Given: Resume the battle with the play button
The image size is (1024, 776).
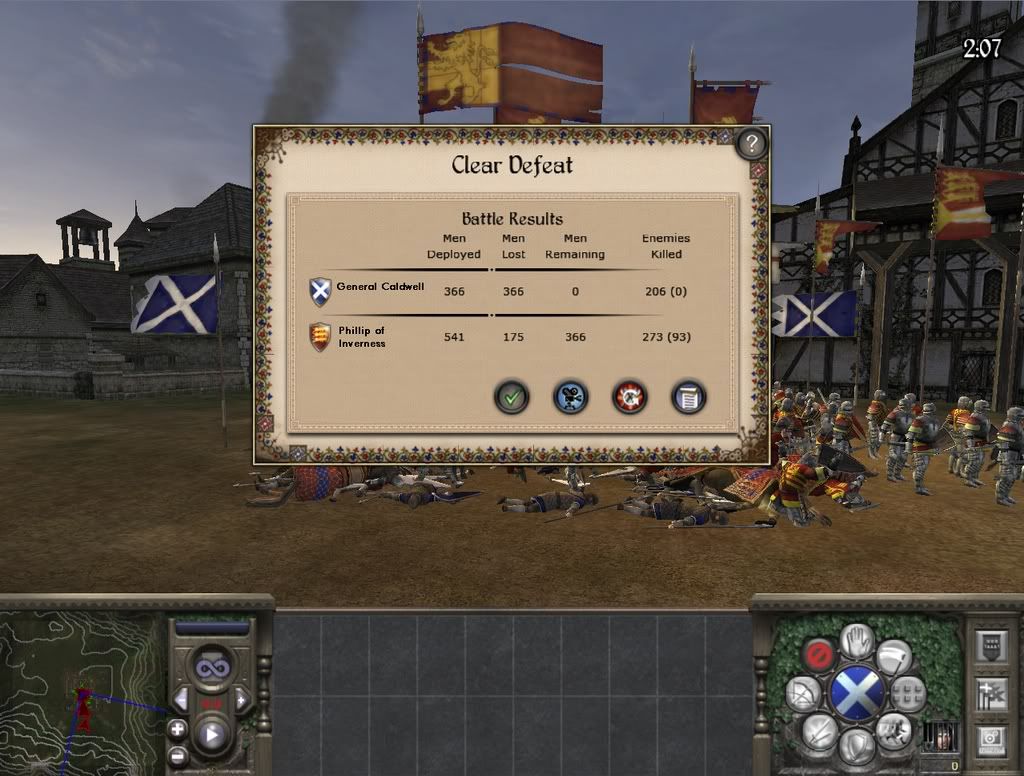Looking at the screenshot, I should click(x=212, y=736).
